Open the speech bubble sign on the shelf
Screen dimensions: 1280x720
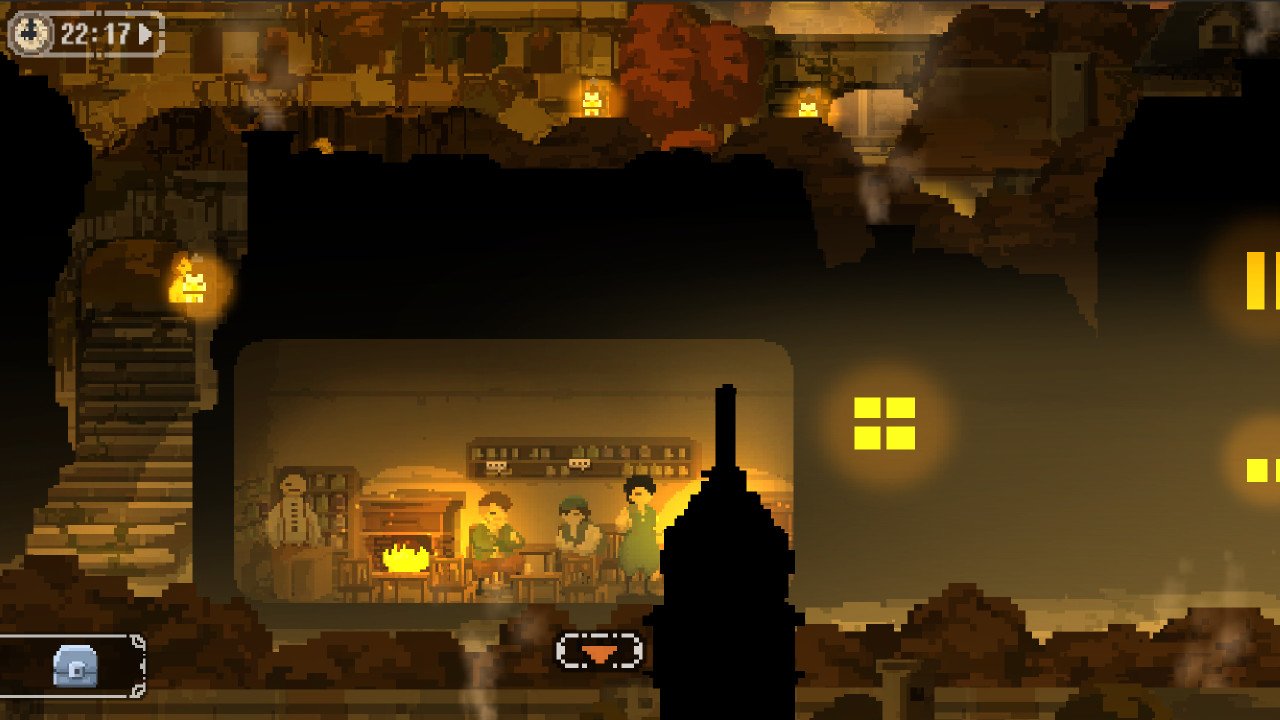click(x=580, y=463)
